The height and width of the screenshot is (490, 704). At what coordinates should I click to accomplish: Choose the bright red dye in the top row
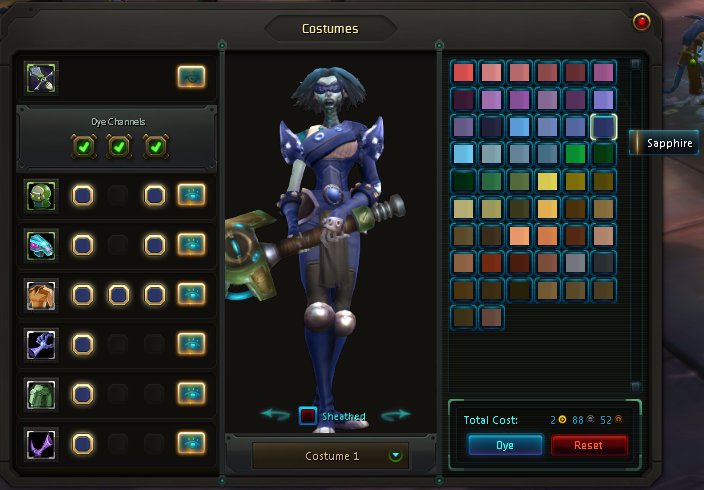pos(463,72)
